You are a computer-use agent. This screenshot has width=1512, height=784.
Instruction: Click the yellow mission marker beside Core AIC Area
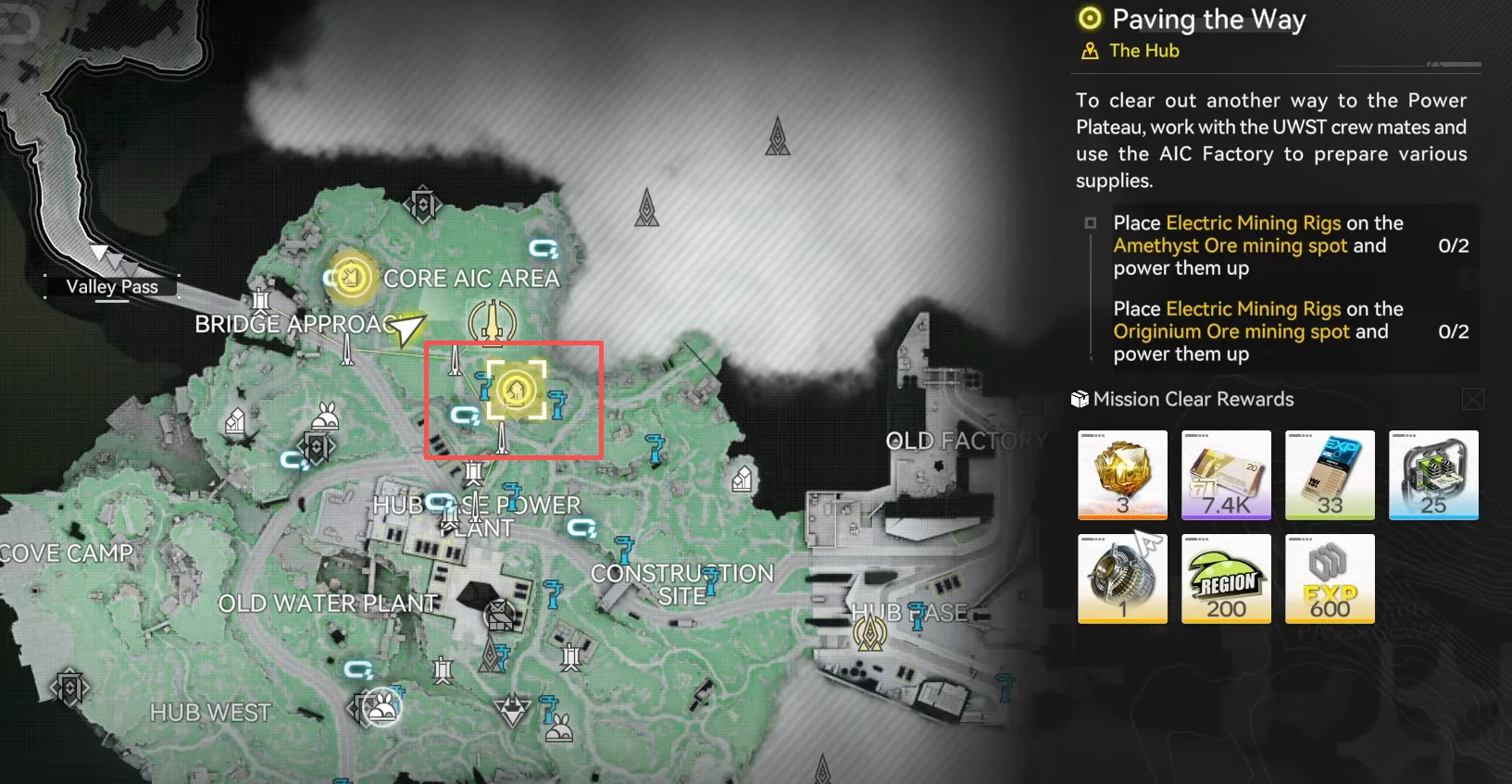click(x=350, y=276)
